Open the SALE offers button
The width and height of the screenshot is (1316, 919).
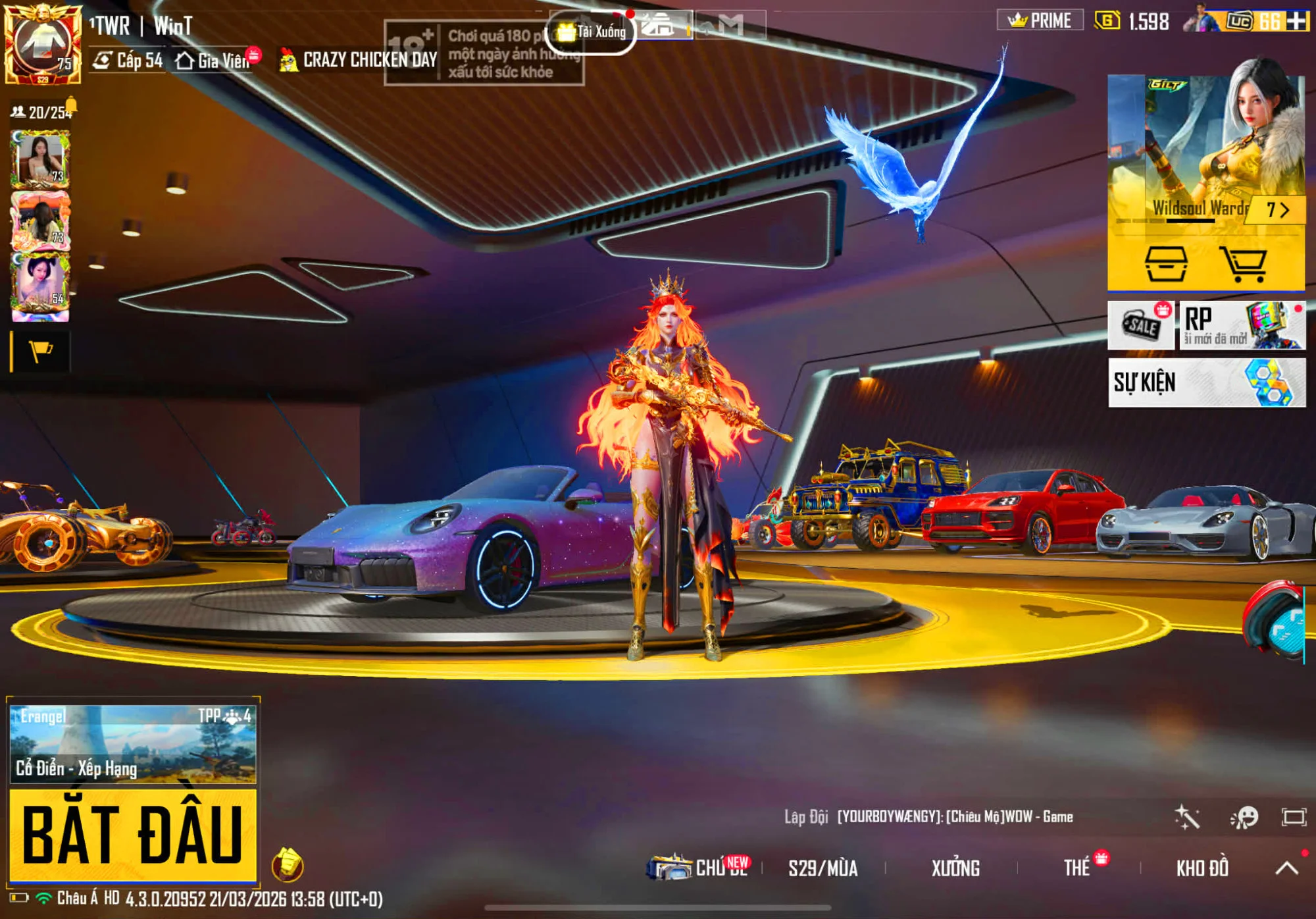pos(1141,325)
